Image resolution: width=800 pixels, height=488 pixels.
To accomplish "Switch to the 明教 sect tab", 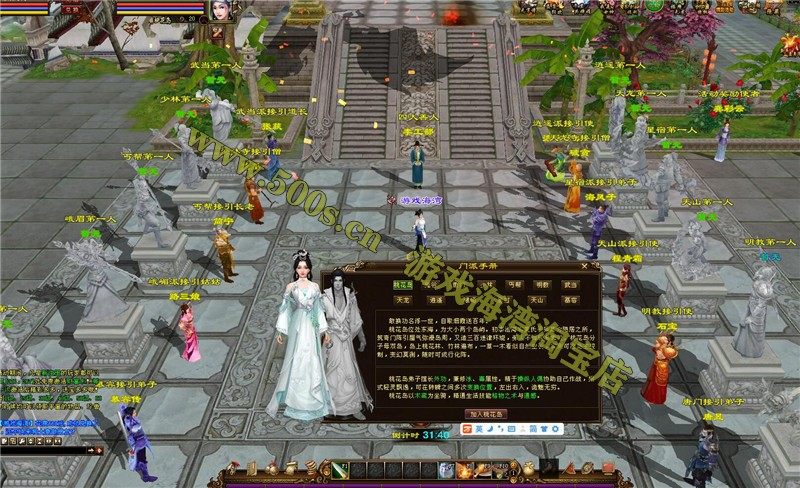I will coord(541,284).
